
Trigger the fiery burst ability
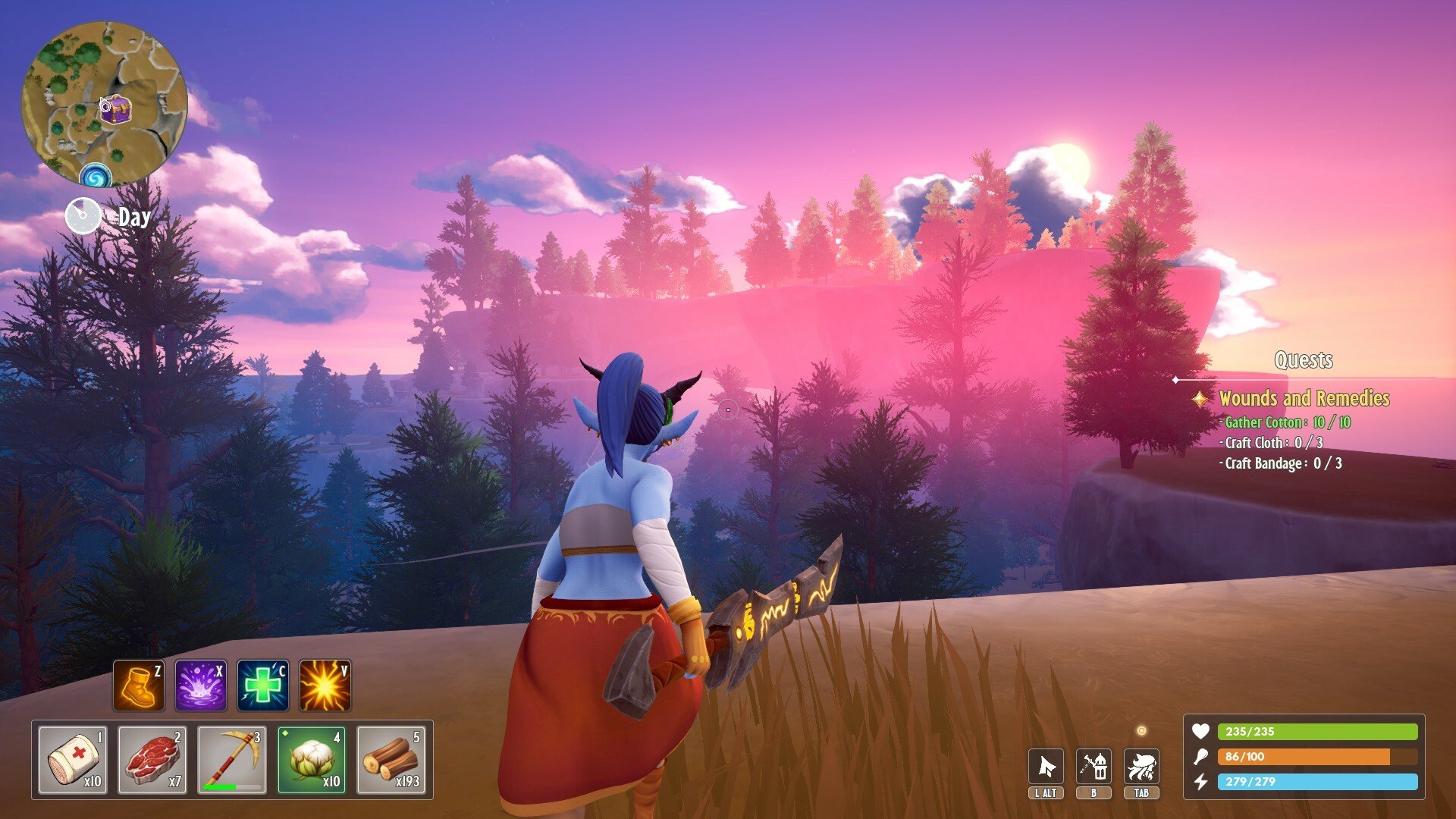point(325,686)
